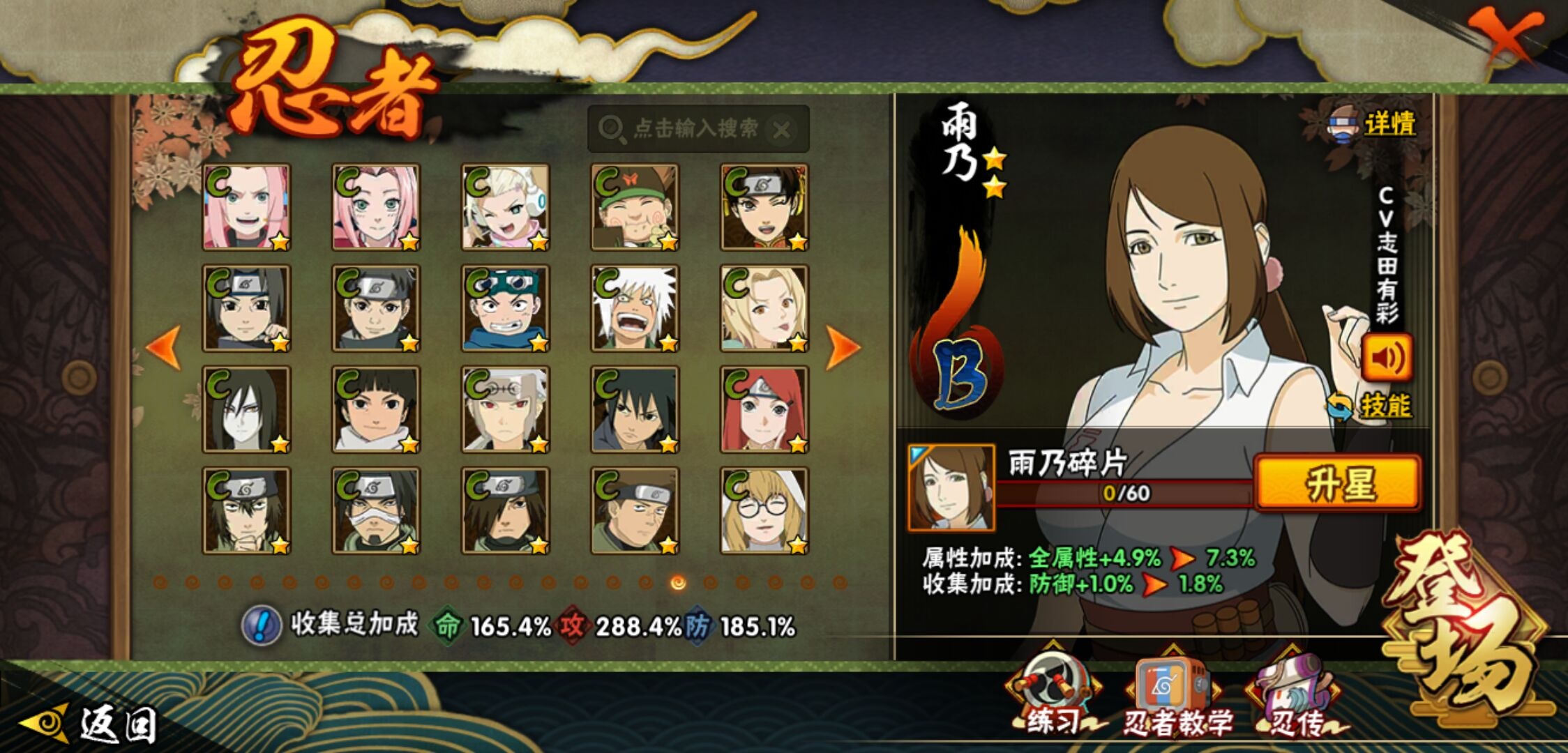Open the 详情 details link
Image resolution: width=1568 pixels, height=753 pixels.
[1374, 125]
